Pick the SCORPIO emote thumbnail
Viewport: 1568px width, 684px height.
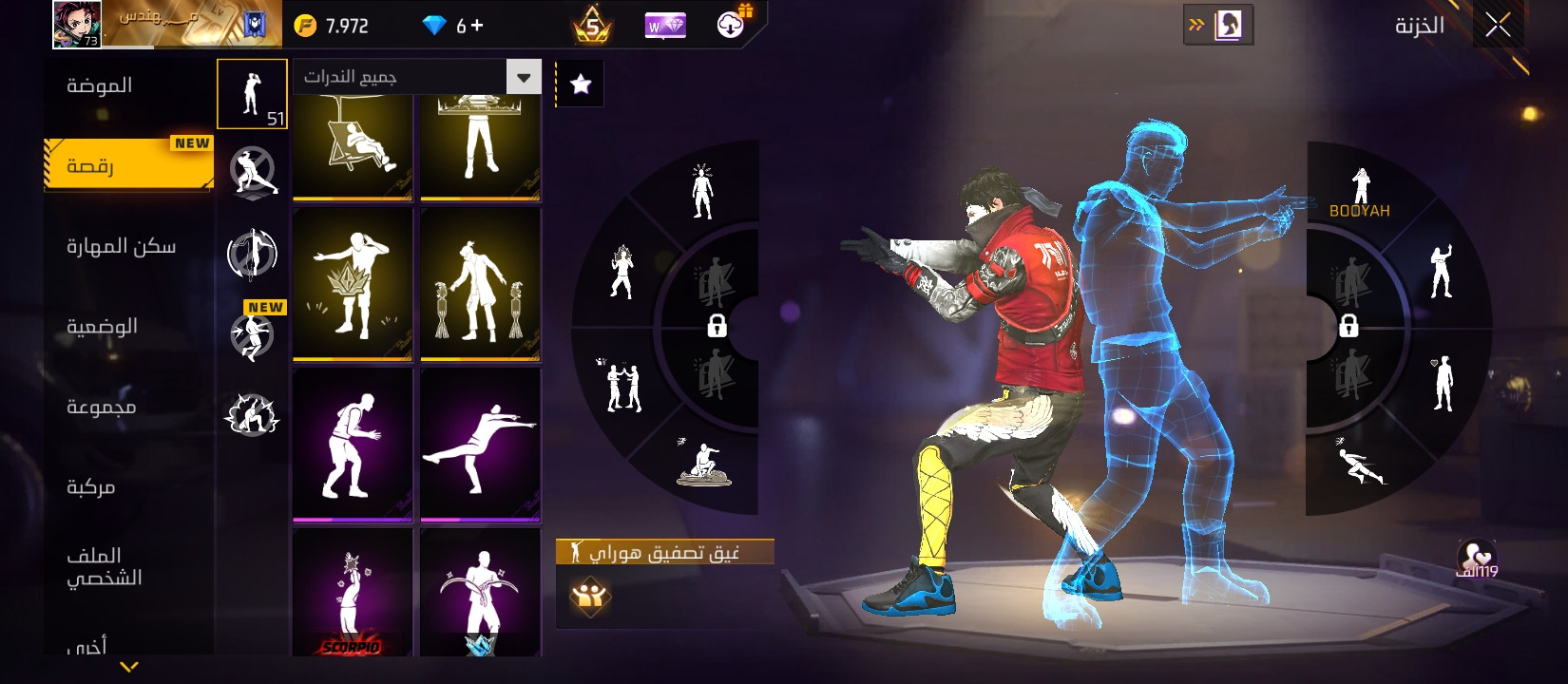(353, 593)
